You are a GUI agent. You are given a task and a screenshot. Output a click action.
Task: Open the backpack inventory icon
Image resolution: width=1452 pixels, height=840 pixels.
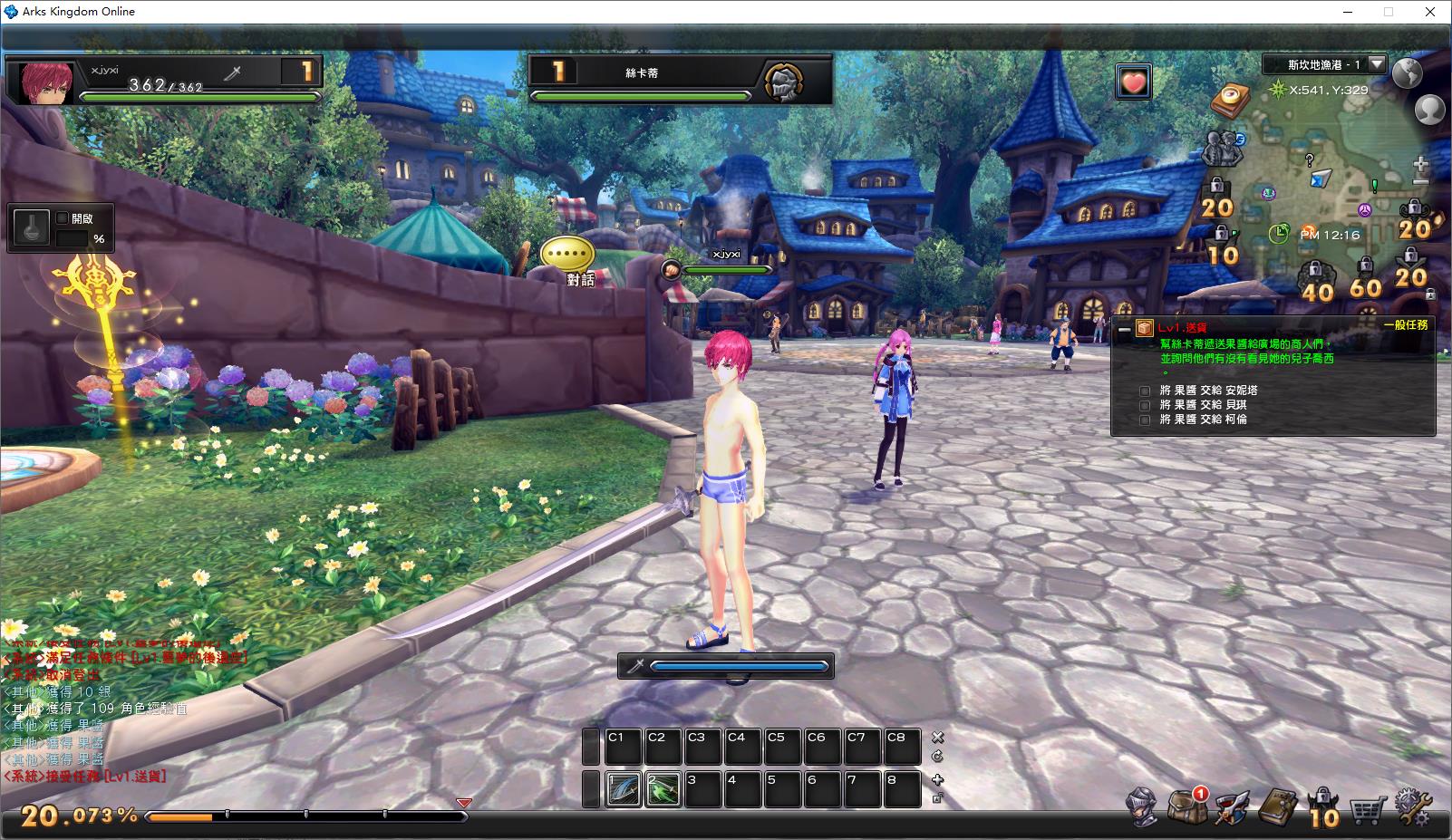1186,805
